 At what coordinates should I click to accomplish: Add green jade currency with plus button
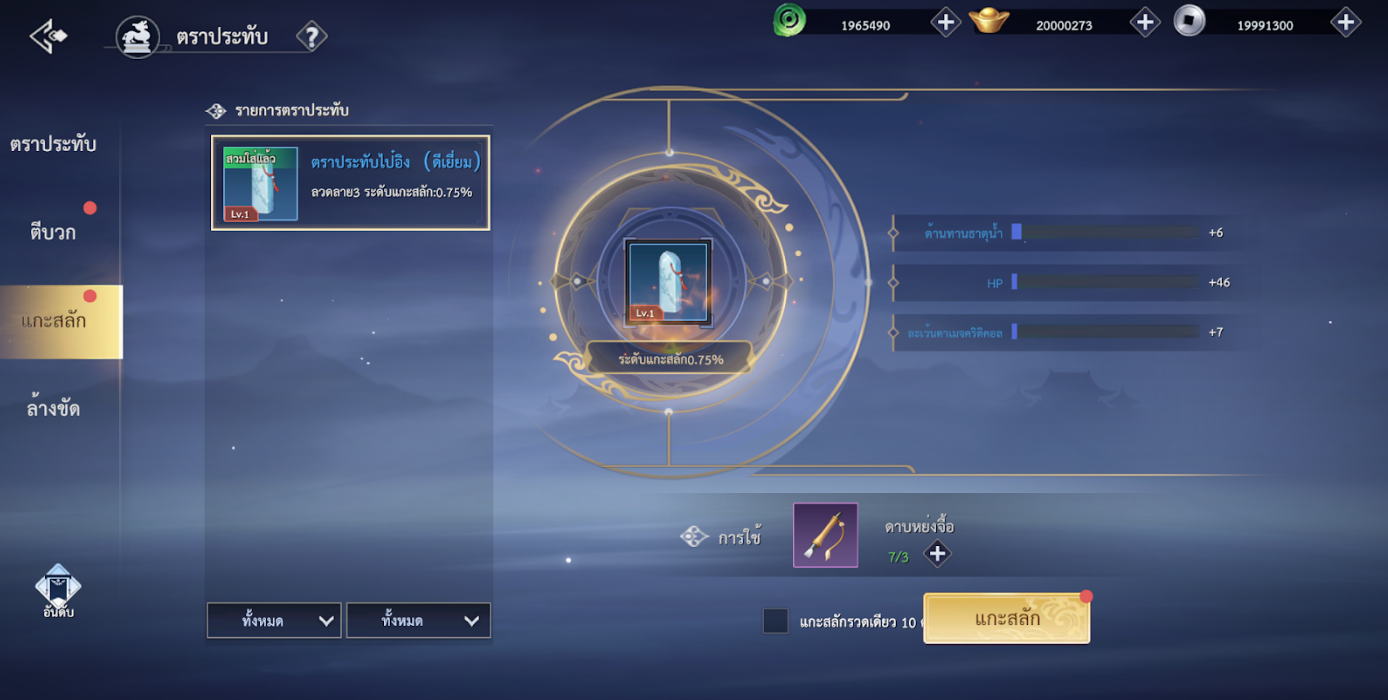click(x=945, y=22)
